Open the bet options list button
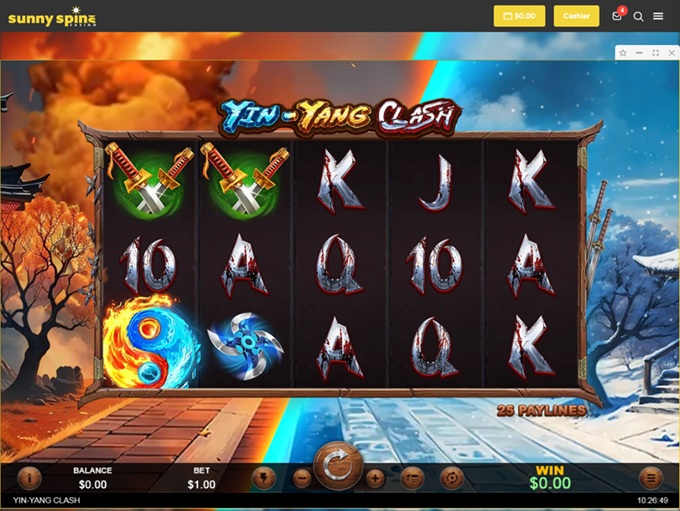The image size is (680, 511). tap(412, 478)
